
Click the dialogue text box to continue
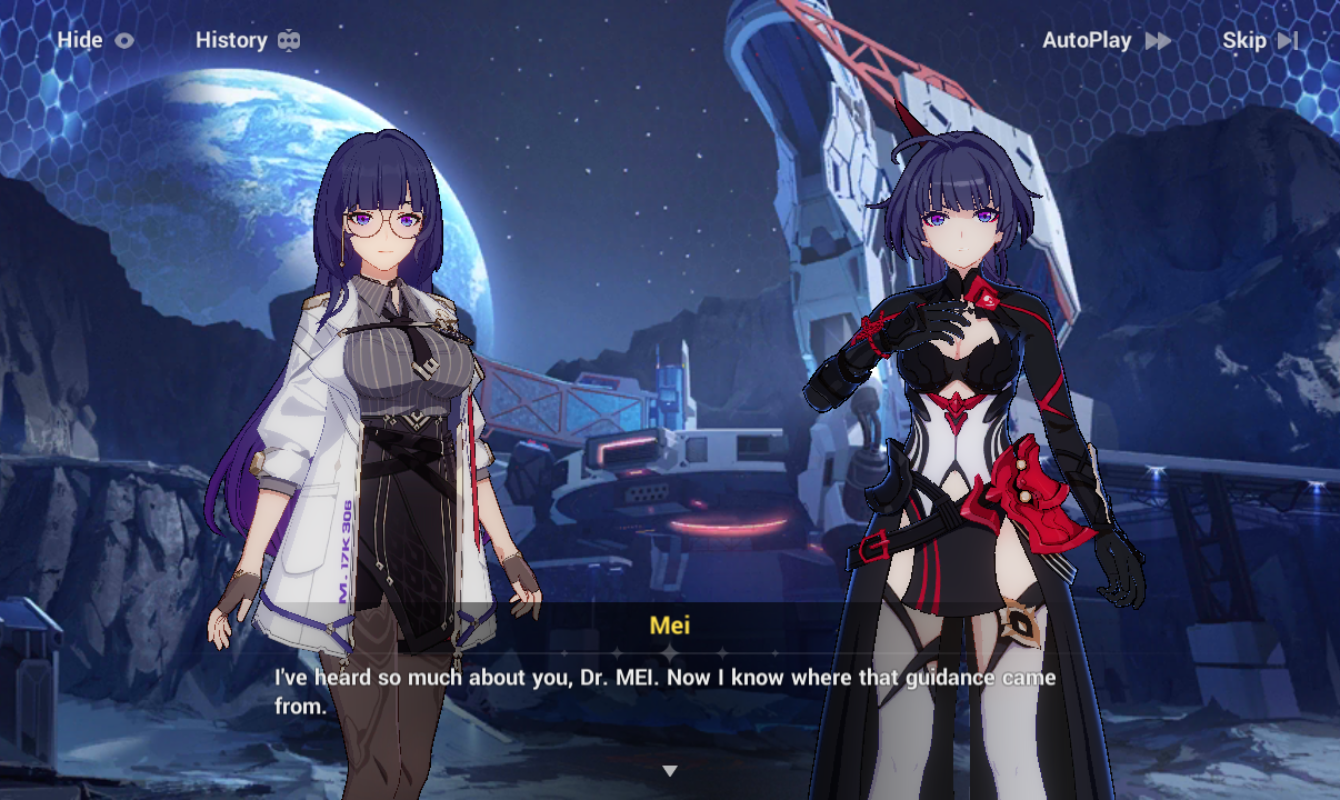[670, 690]
